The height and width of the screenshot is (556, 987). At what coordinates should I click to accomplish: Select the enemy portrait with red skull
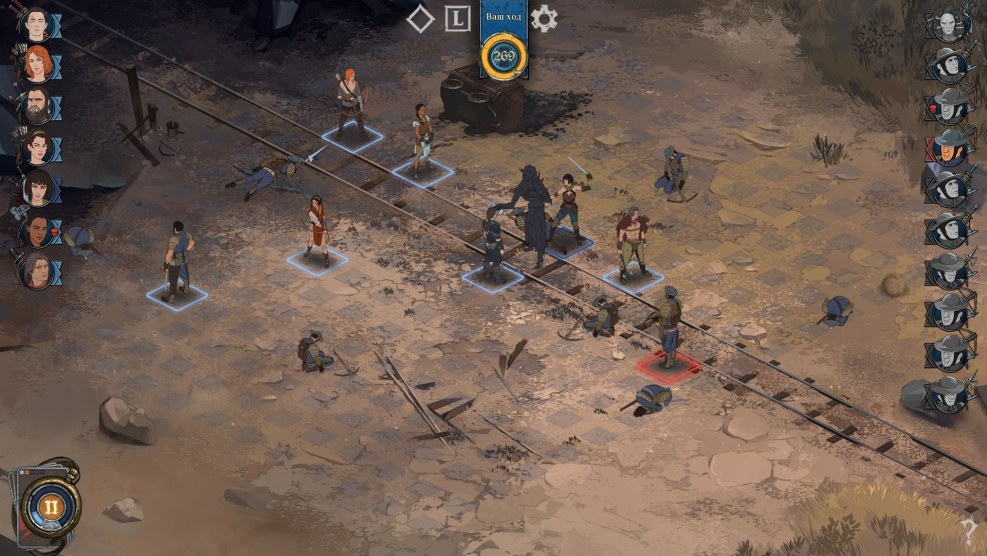coord(947,105)
